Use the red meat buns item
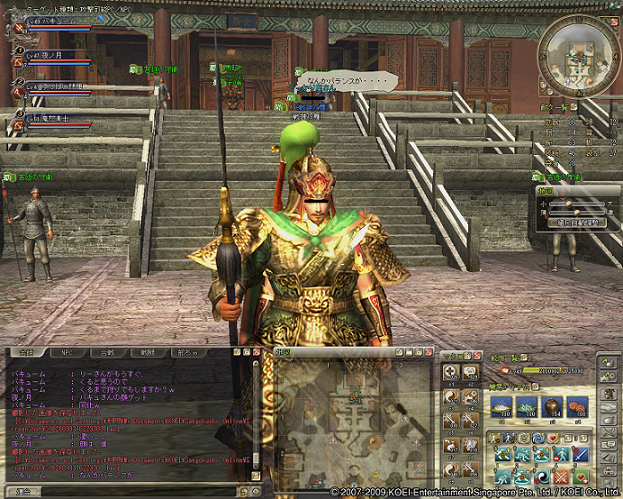This screenshot has height=499, width=623. (575, 406)
